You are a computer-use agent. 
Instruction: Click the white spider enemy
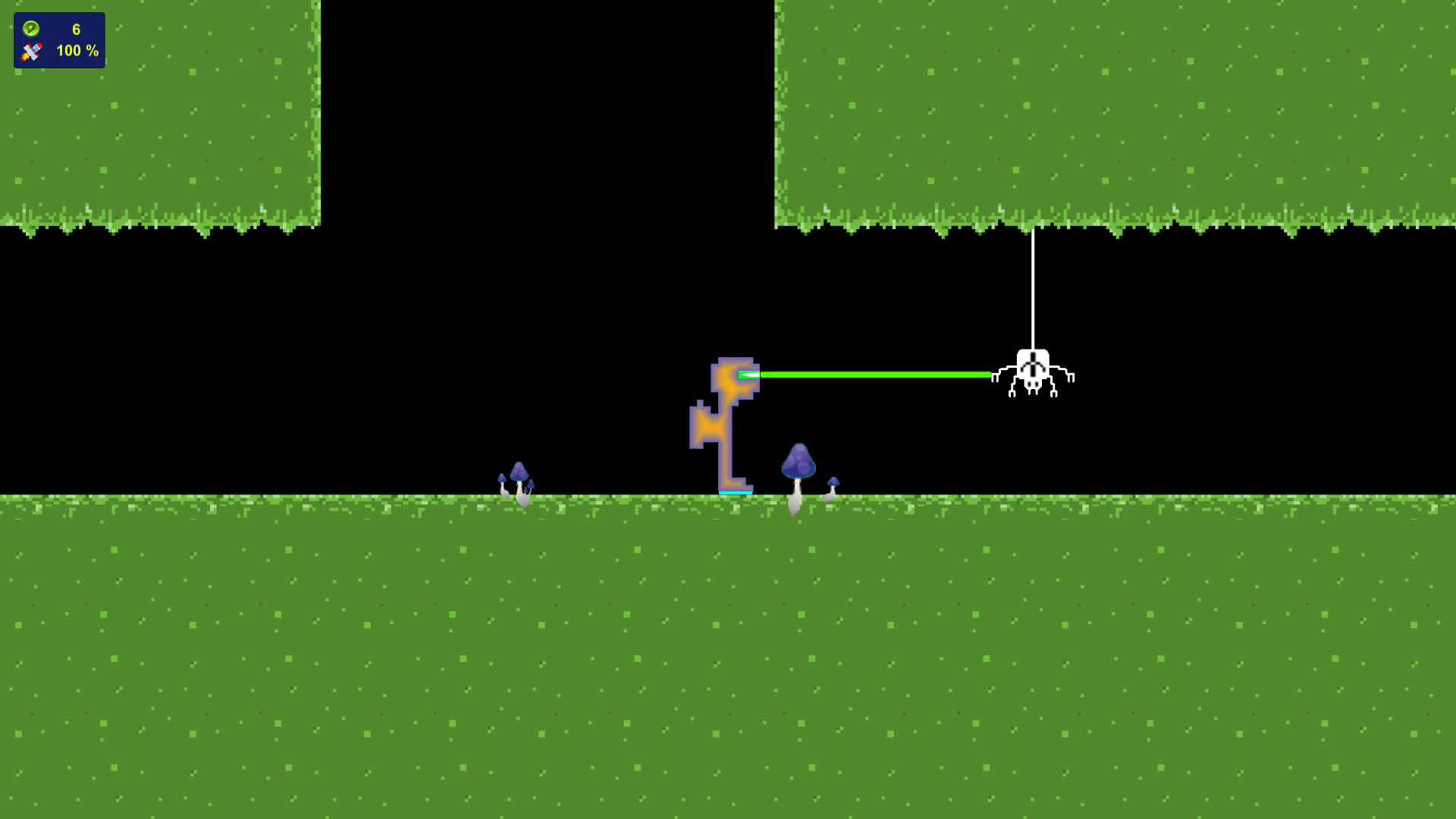tap(1031, 372)
